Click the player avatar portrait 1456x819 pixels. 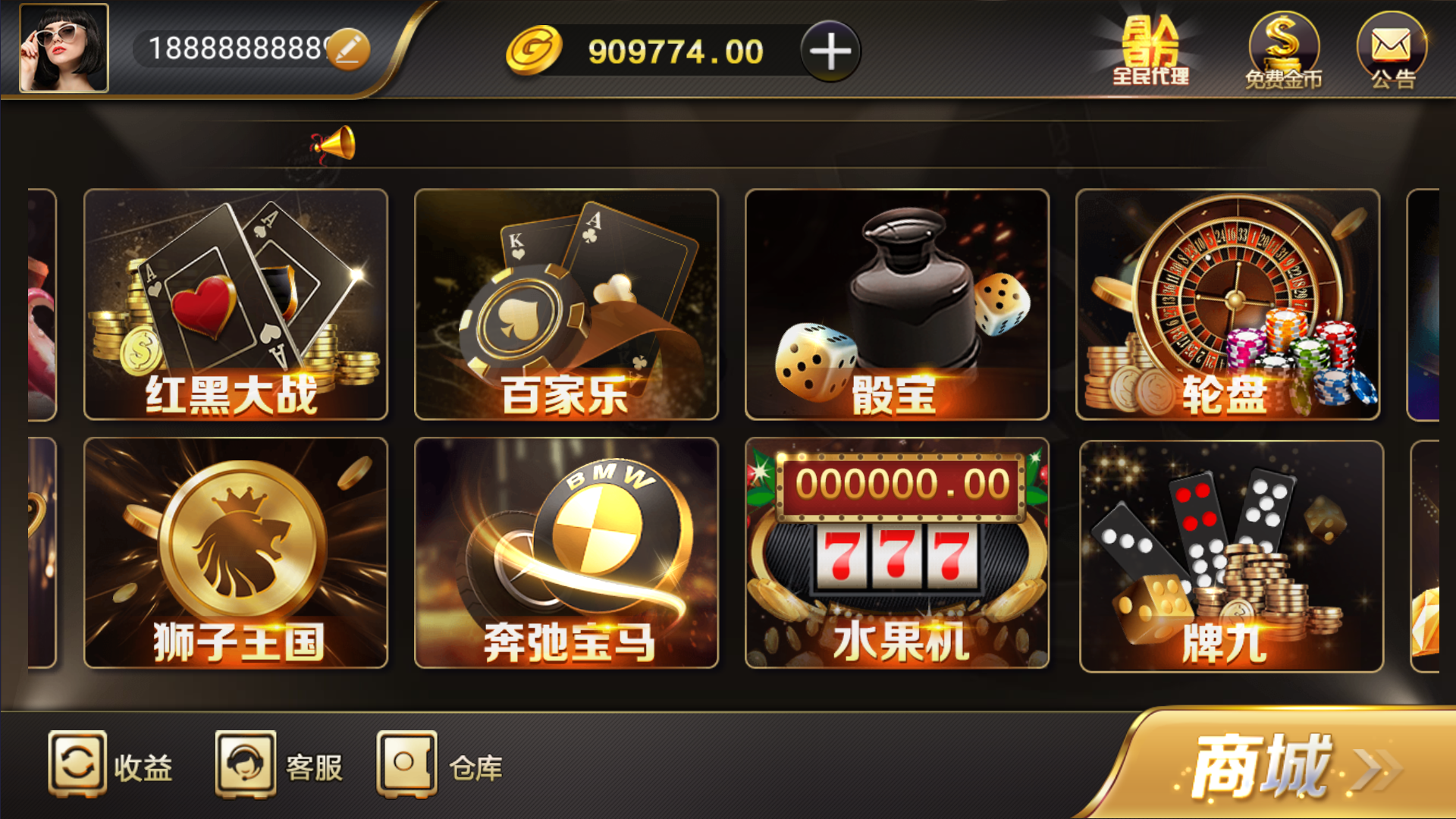(64, 49)
